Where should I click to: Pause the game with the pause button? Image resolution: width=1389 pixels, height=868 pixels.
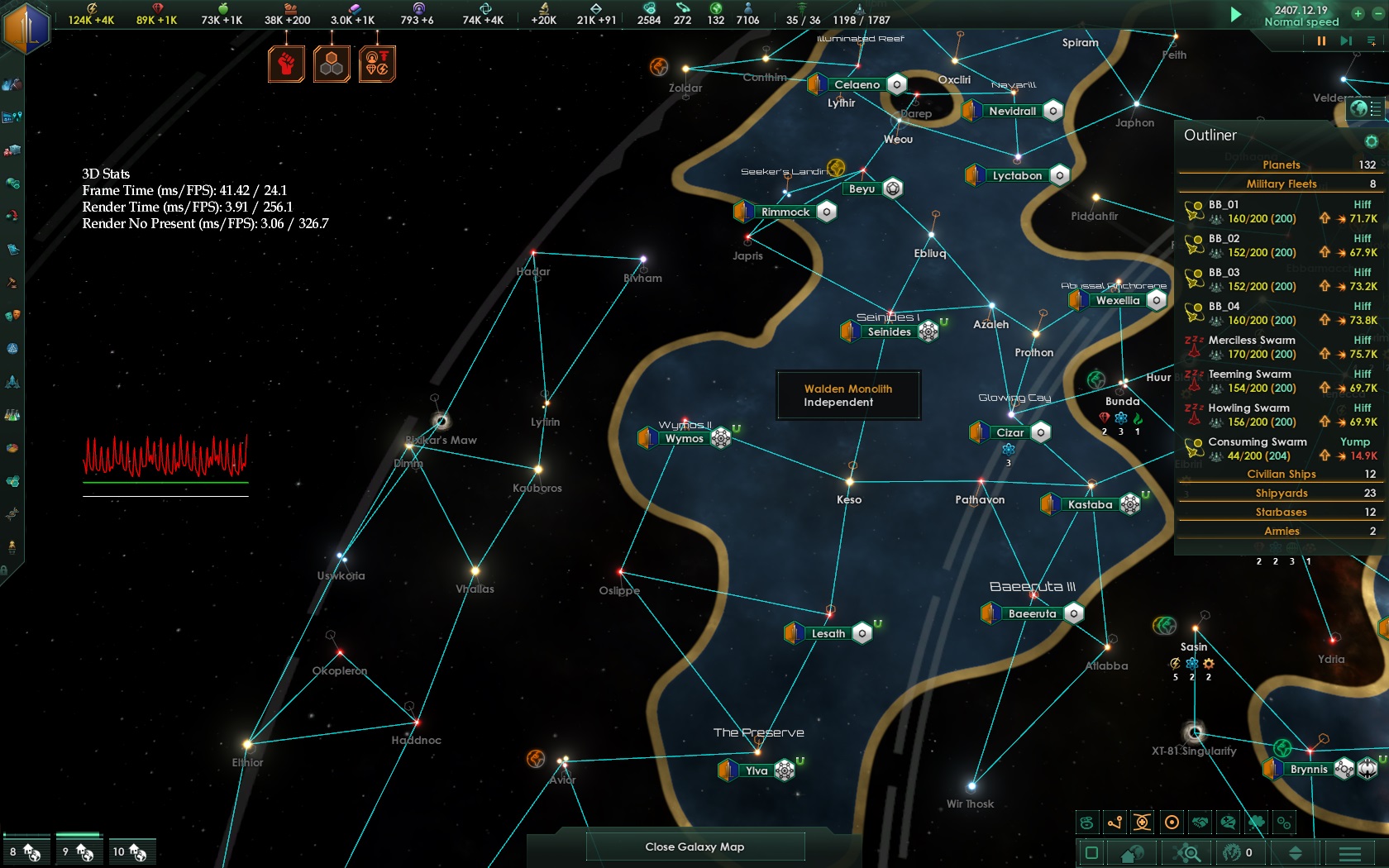pyautogui.click(x=1321, y=41)
